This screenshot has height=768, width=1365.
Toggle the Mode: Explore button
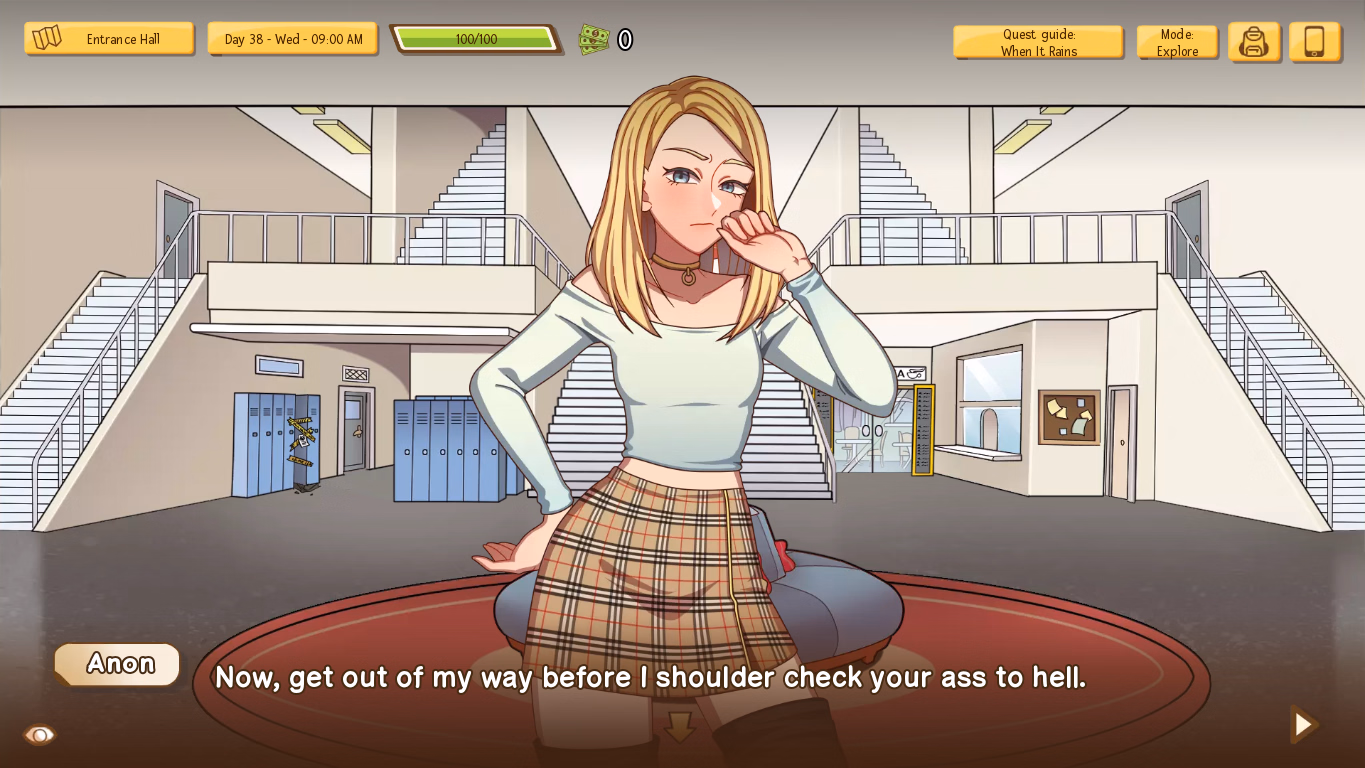(1177, 42)
